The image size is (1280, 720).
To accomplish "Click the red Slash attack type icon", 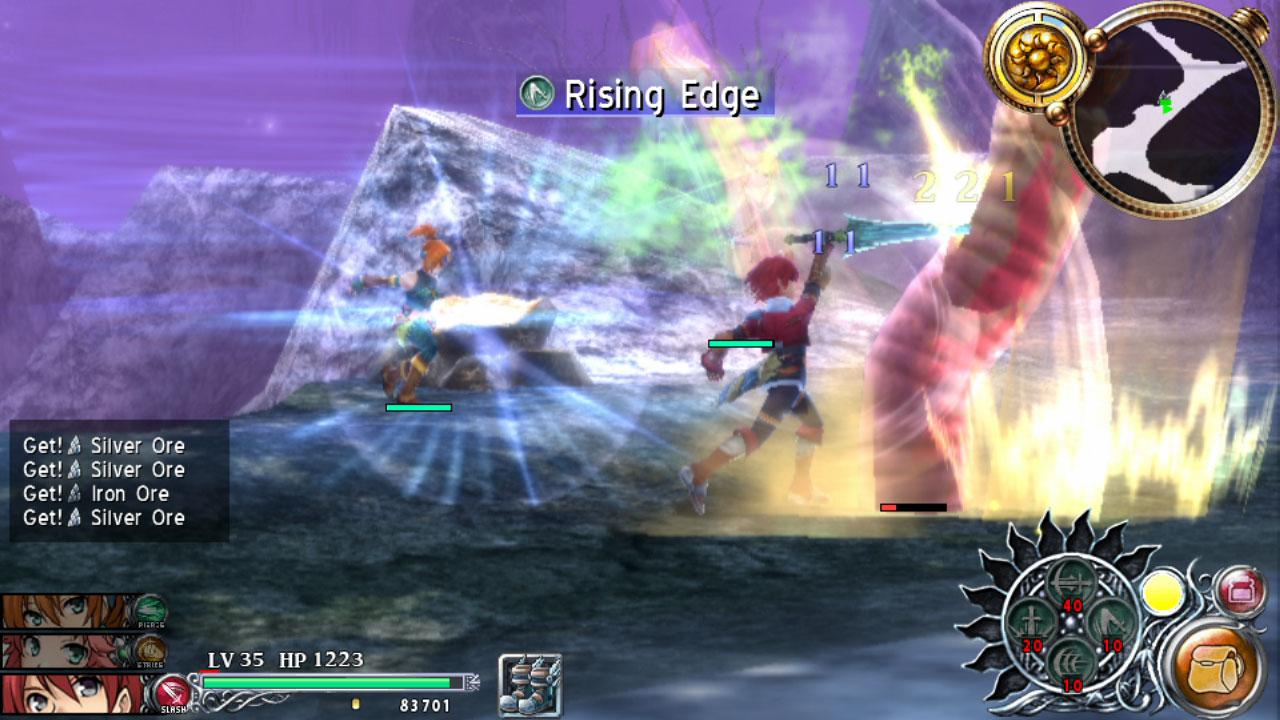I will click(x=172, y=692).
